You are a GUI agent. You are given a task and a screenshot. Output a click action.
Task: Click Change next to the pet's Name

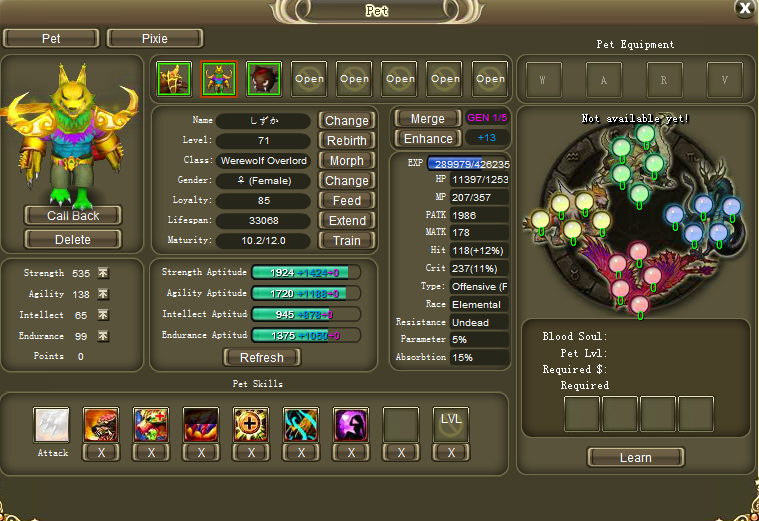point(347,121)
